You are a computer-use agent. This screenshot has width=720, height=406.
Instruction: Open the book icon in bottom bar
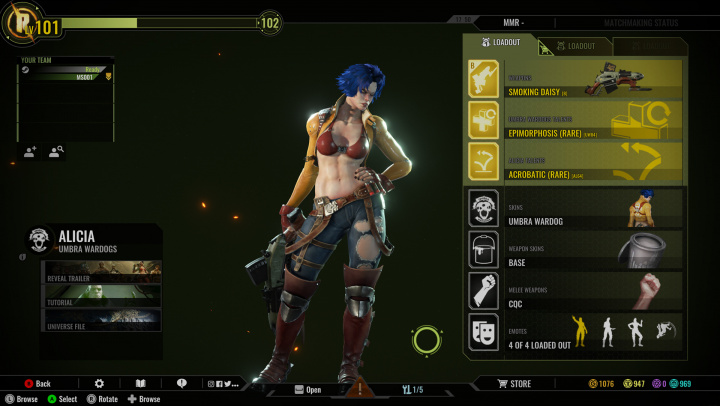point(141,384)
